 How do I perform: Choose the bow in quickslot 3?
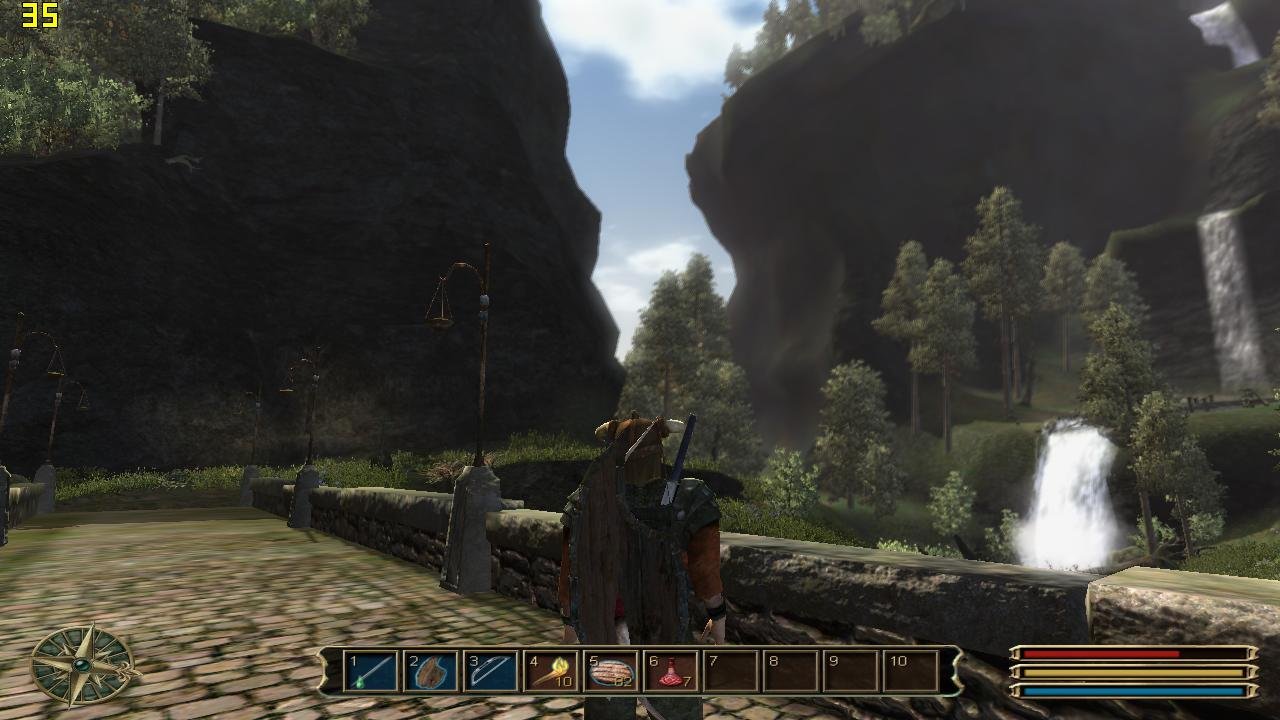(491, 671)
